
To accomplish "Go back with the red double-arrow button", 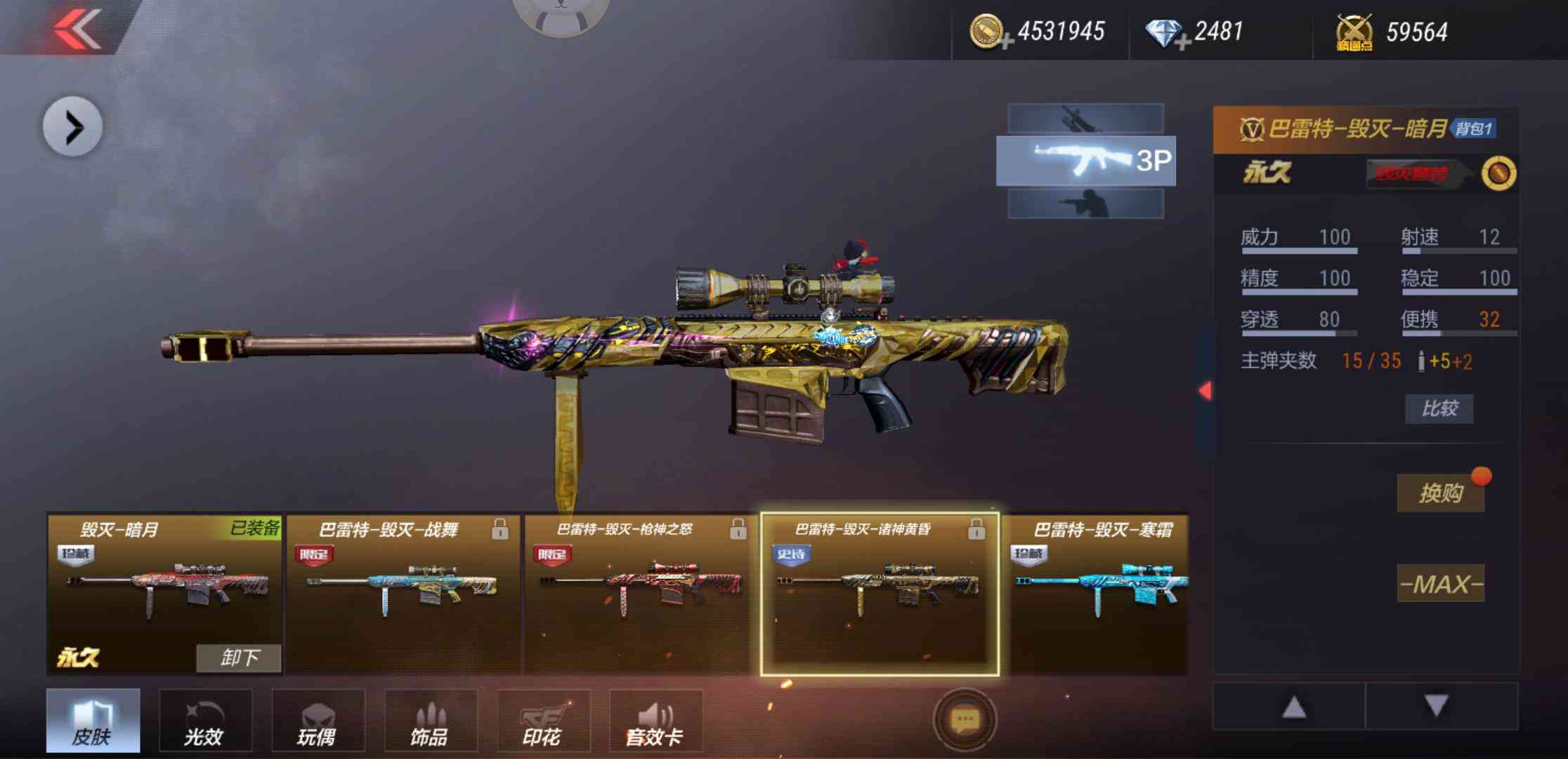I will (77, 30).
